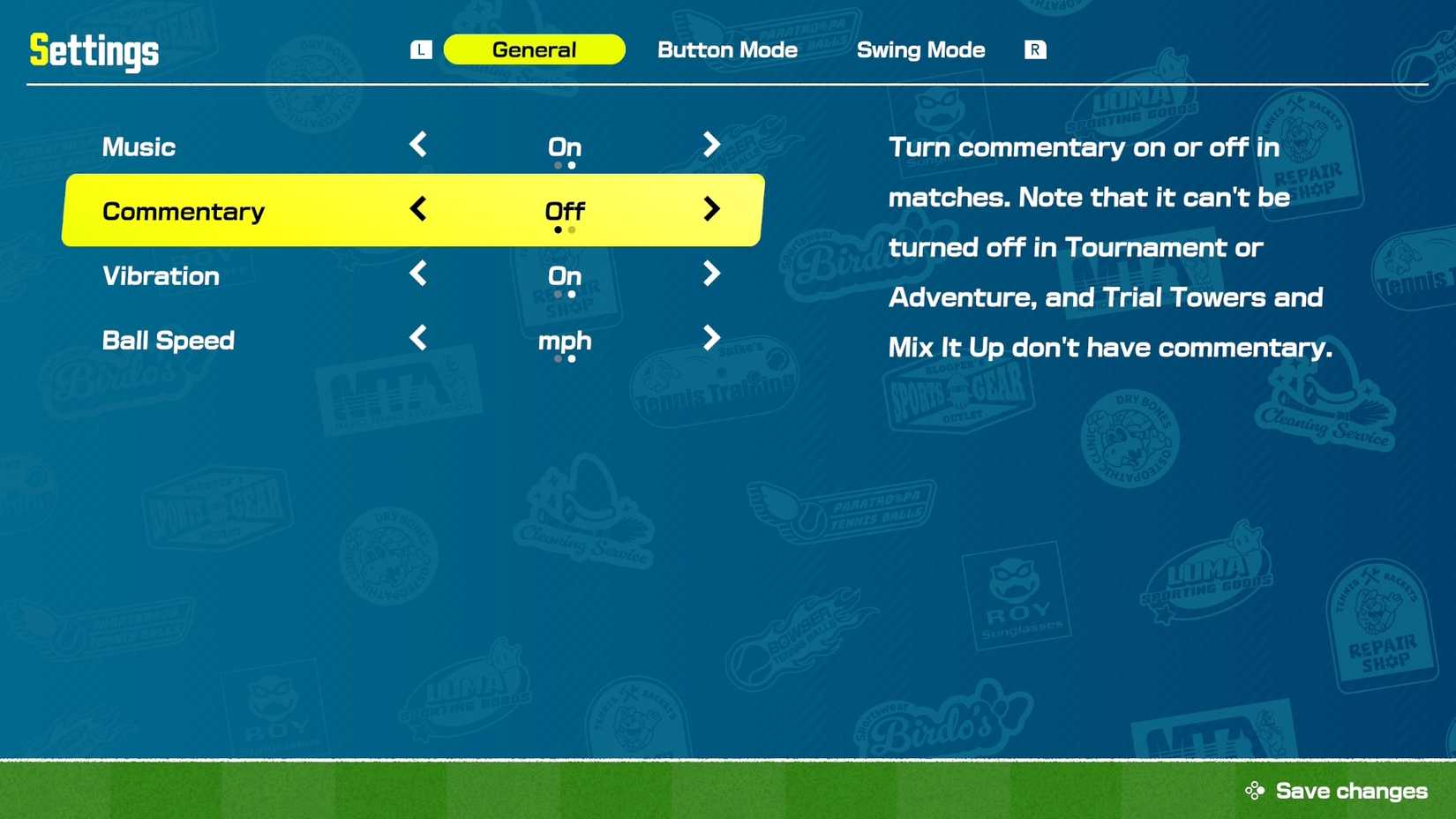The height and width of the screenshot is (819, 1456).
Task: Click the second dot indicator under Commentary
Action: tap(571, 230)
